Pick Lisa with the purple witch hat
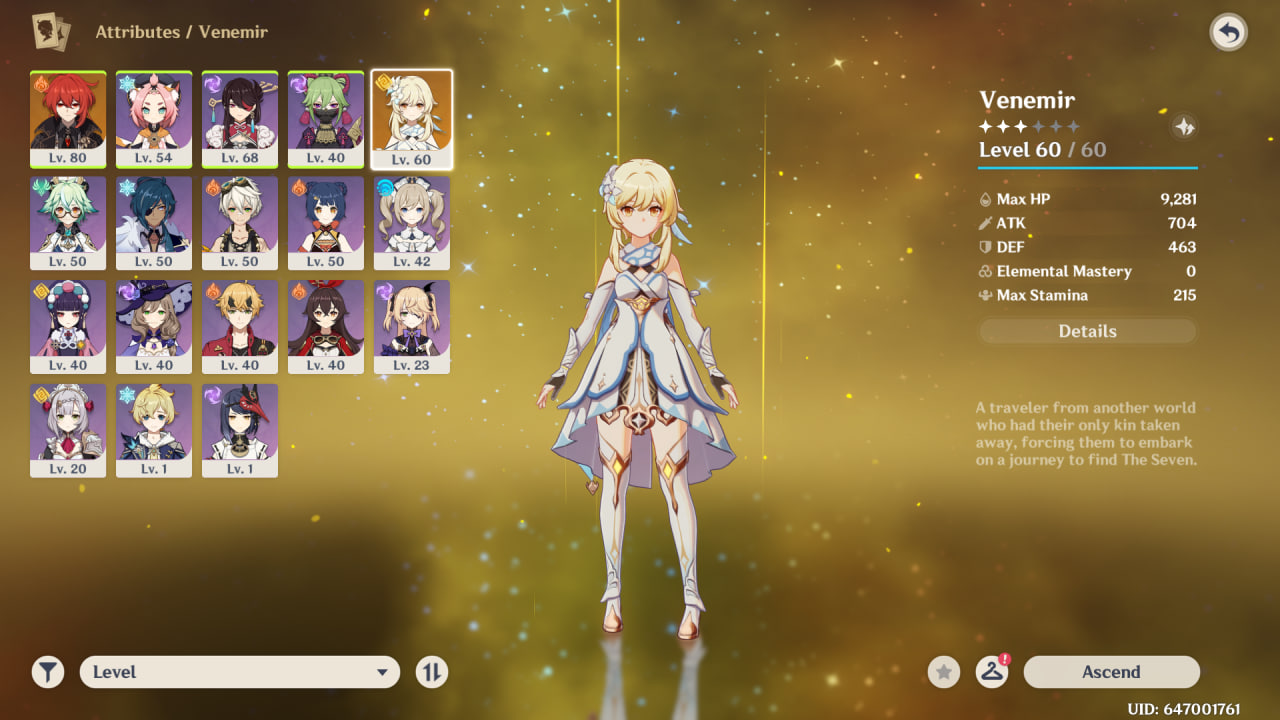 tap(154, 326)
